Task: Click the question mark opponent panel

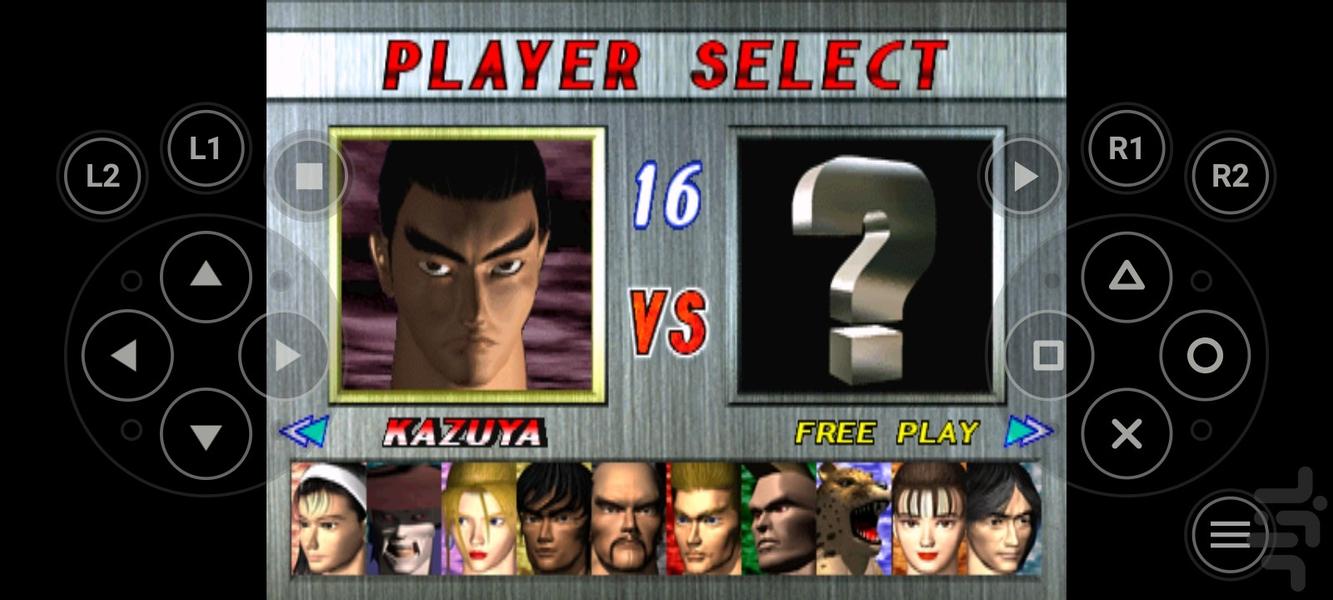Action: (x=866, y=265)
